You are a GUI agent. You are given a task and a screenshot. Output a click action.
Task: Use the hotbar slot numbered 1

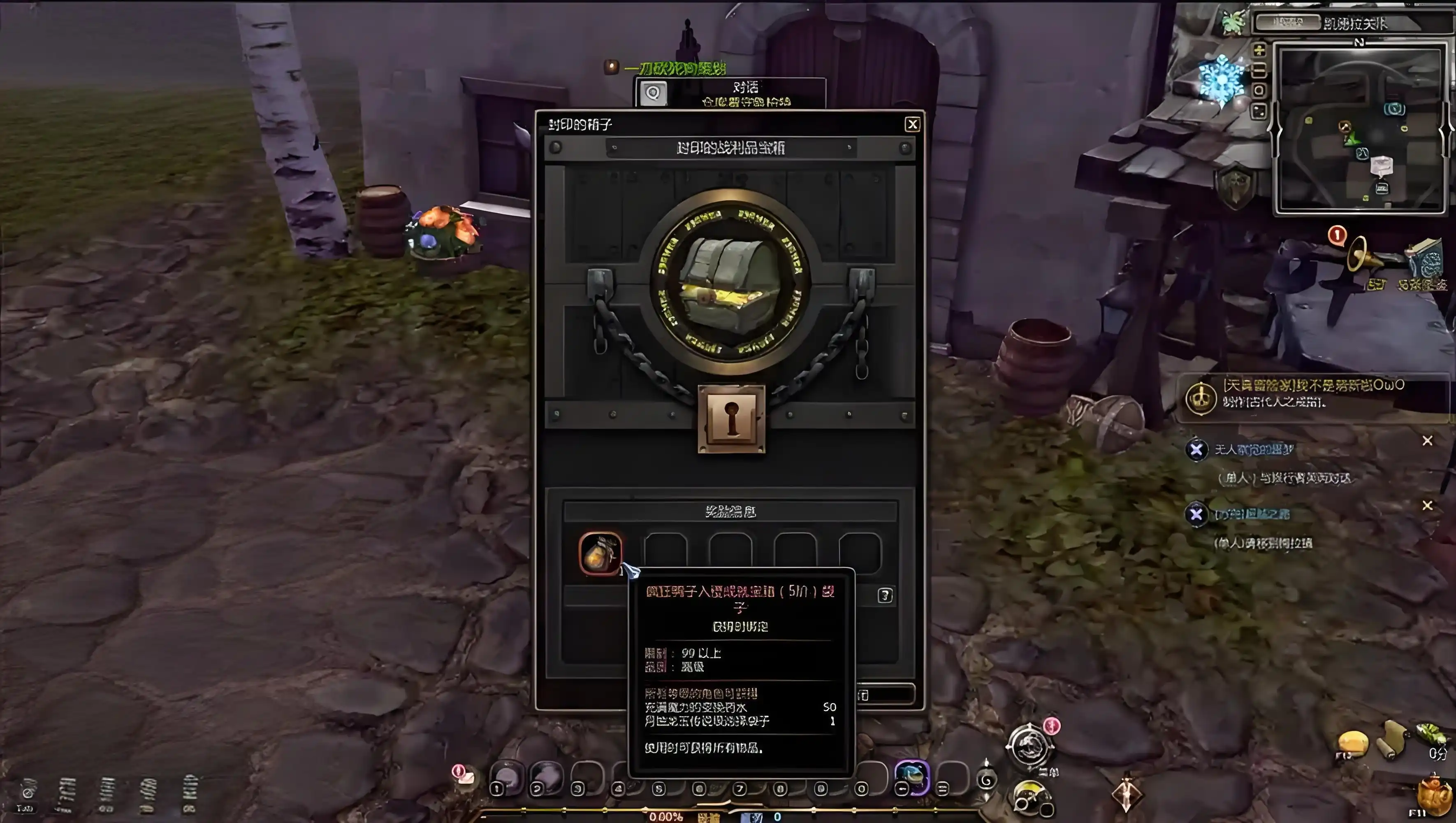(x=507, y=778)
